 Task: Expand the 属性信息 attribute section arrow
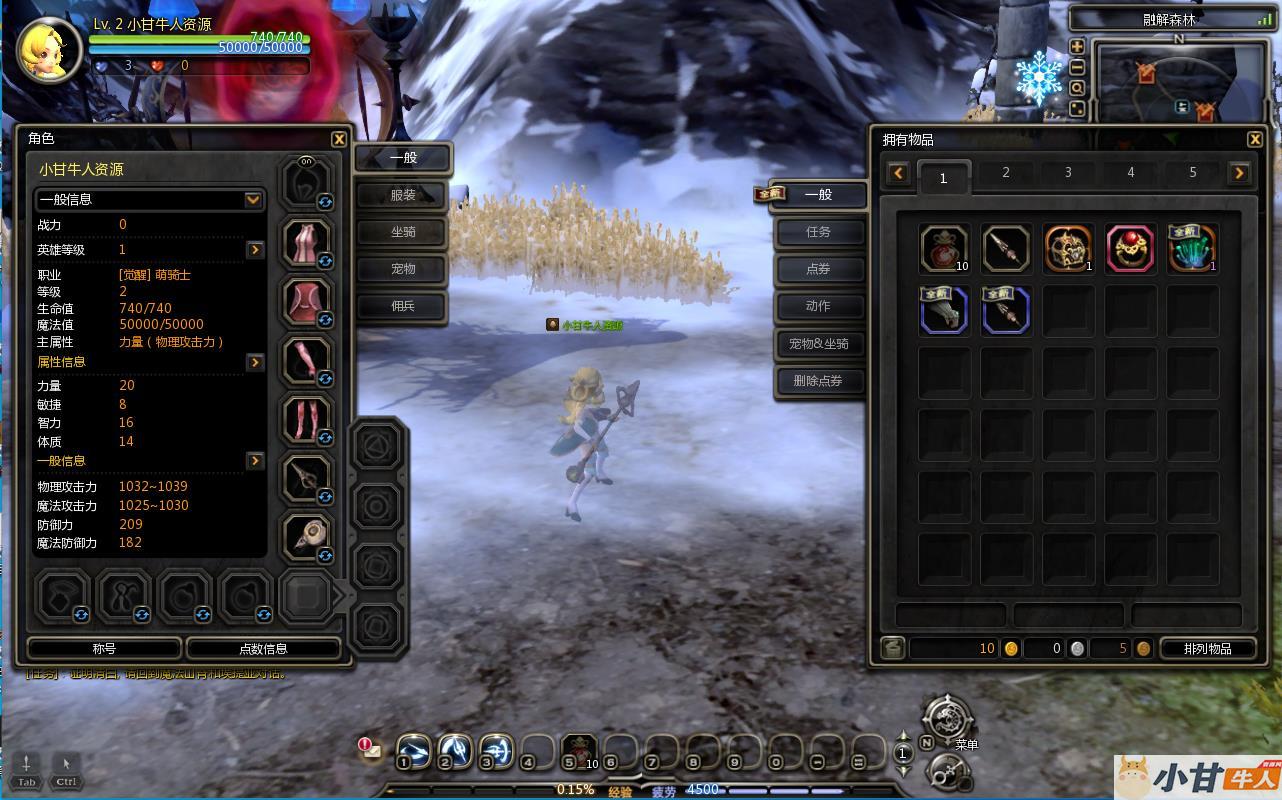[x=255, y=362]
